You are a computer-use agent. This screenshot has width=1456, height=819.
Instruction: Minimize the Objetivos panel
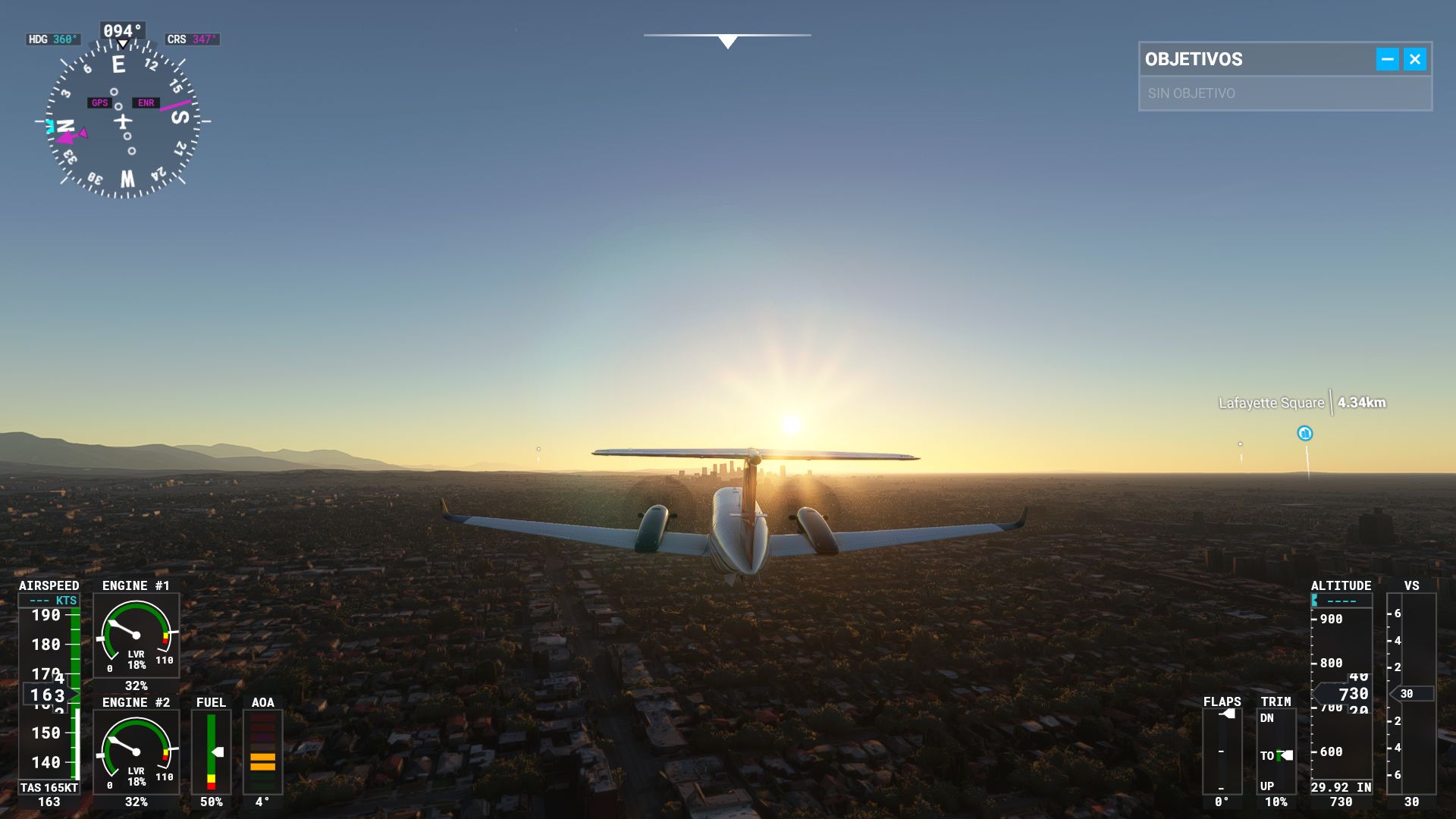[1387, 59]
